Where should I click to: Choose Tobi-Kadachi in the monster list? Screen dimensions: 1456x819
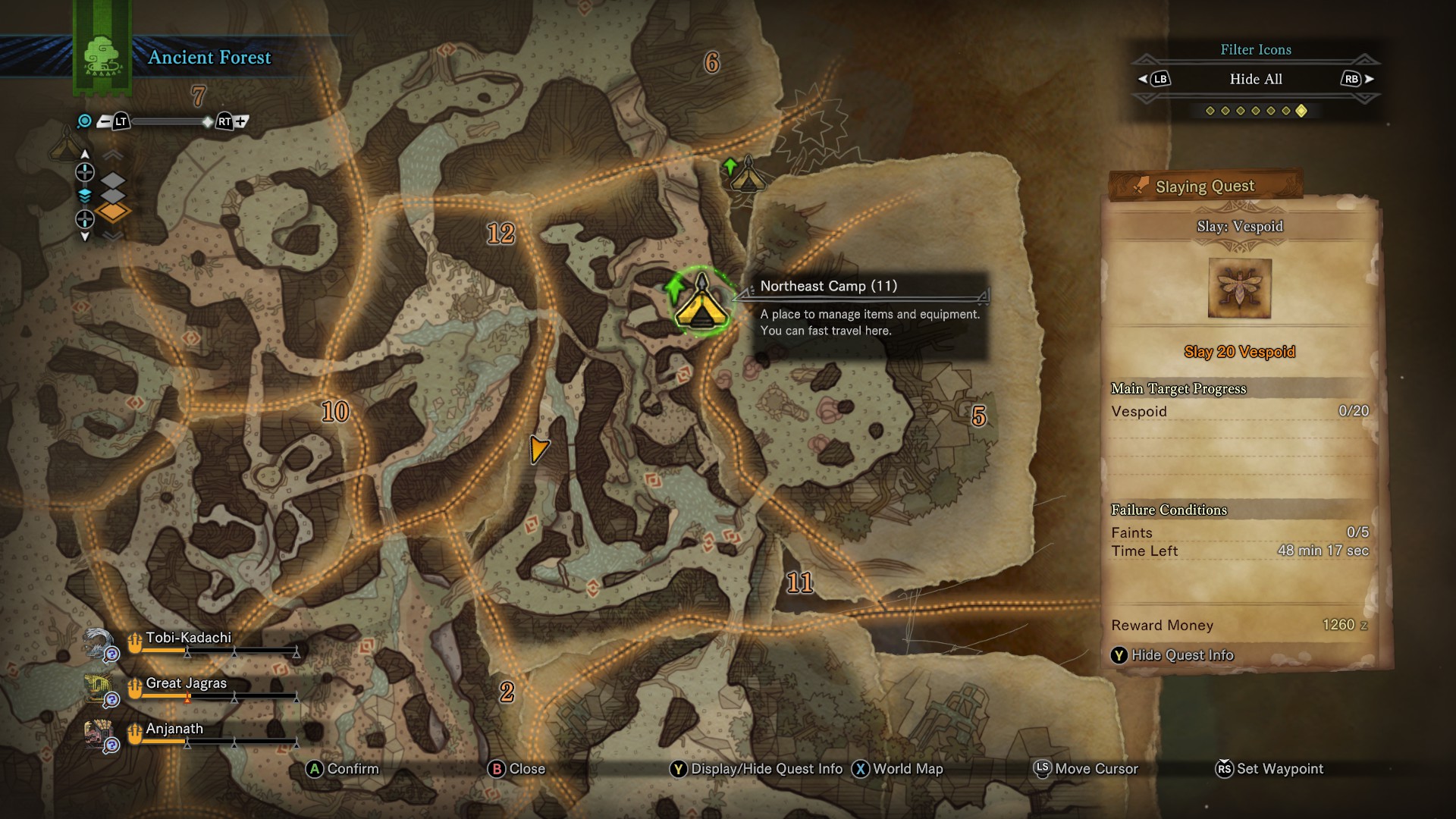click(x=188, y=639)
